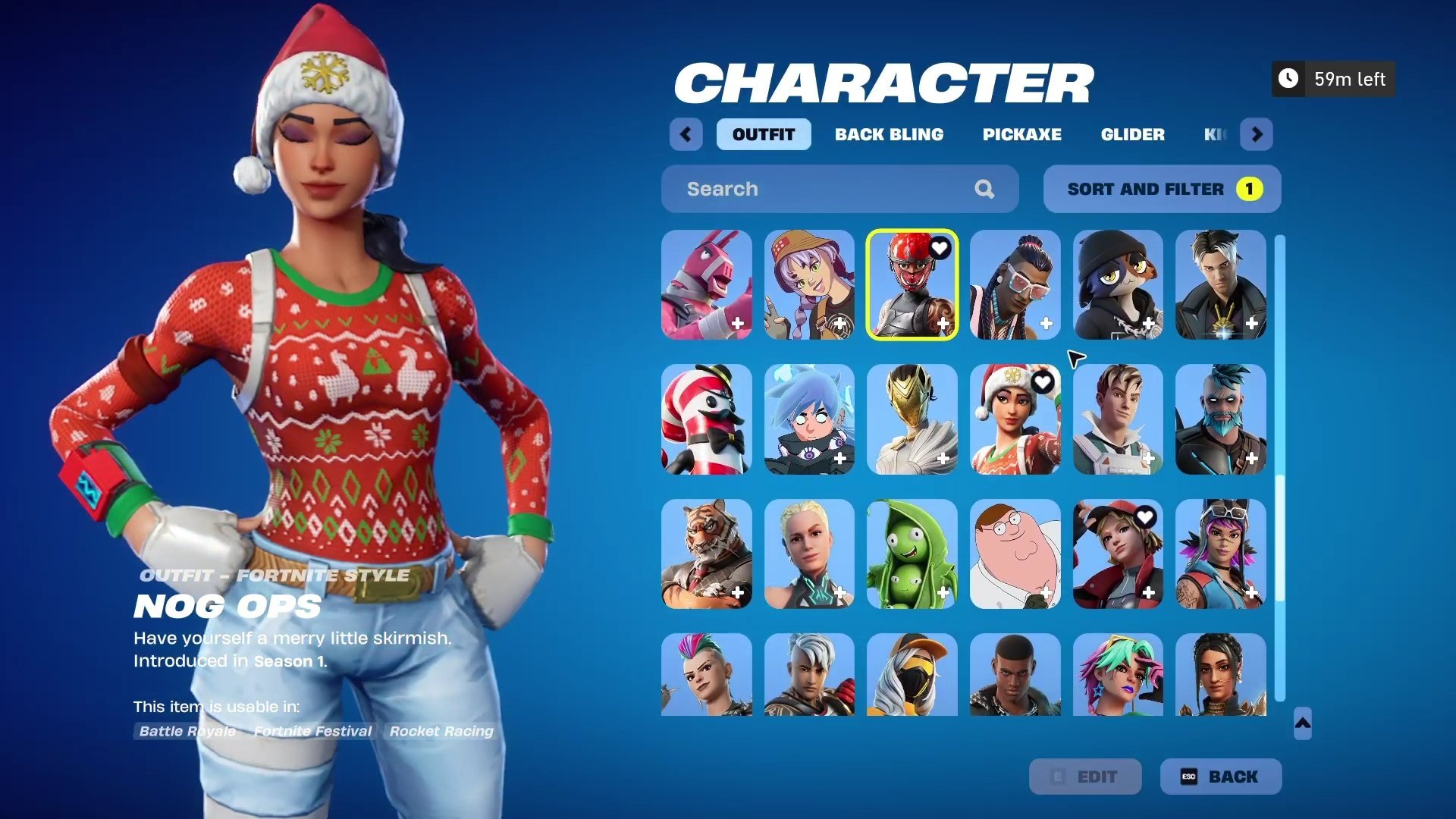Click the search magnifying glass icon
The height and width of the screenshot is (819, 1456).
pyautogui.click(x=984, y=189)
